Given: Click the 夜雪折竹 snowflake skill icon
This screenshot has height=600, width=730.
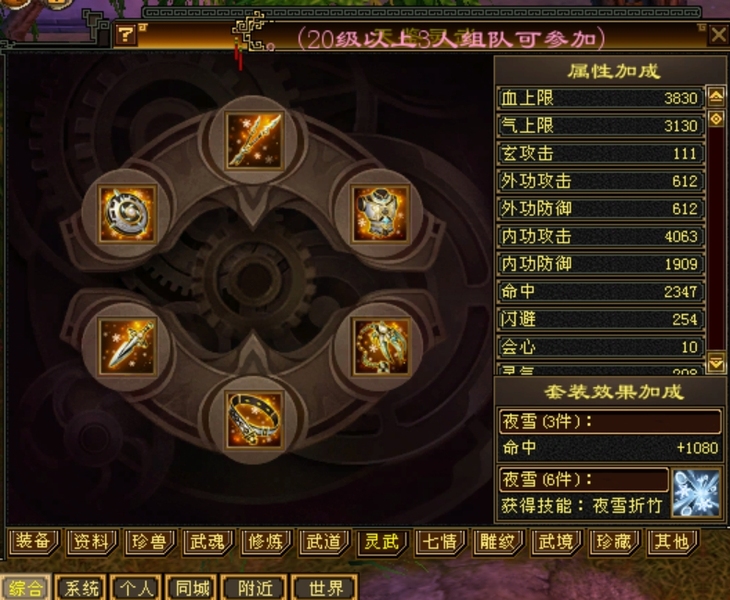Looking at the screenshot, I should tap(696, 492).
